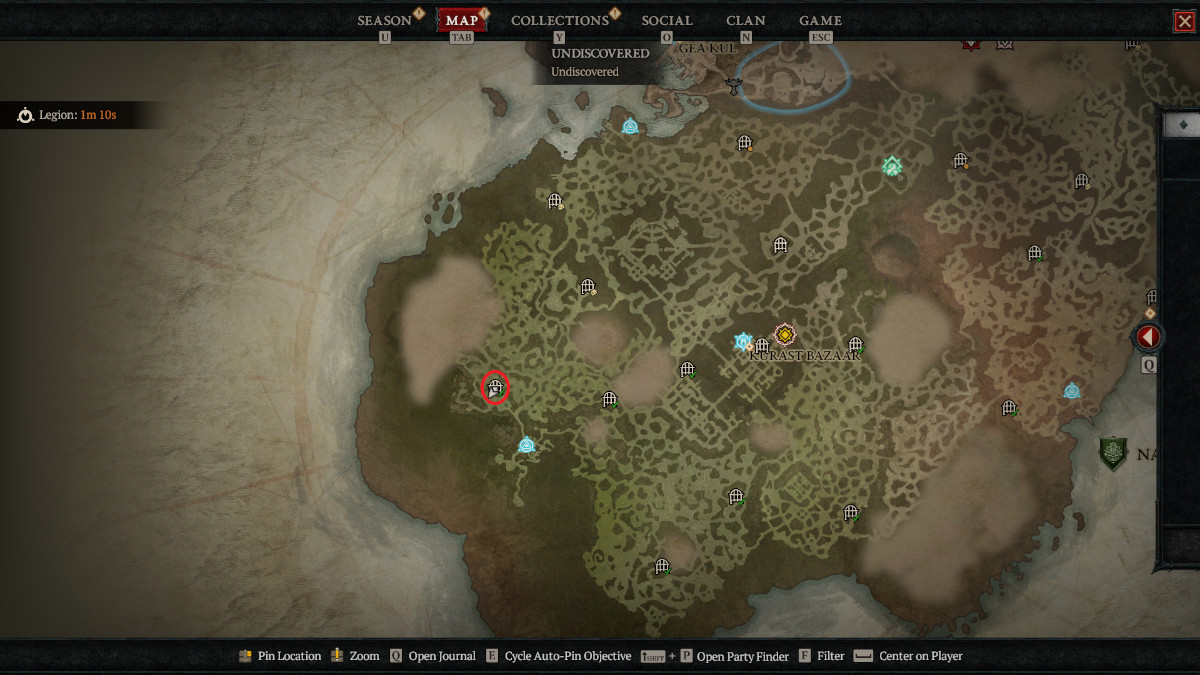Choose the teal diamond event marker
The height and width of the screenshot is (675, 1200).
pyautogui.click(x=892, y=166)
